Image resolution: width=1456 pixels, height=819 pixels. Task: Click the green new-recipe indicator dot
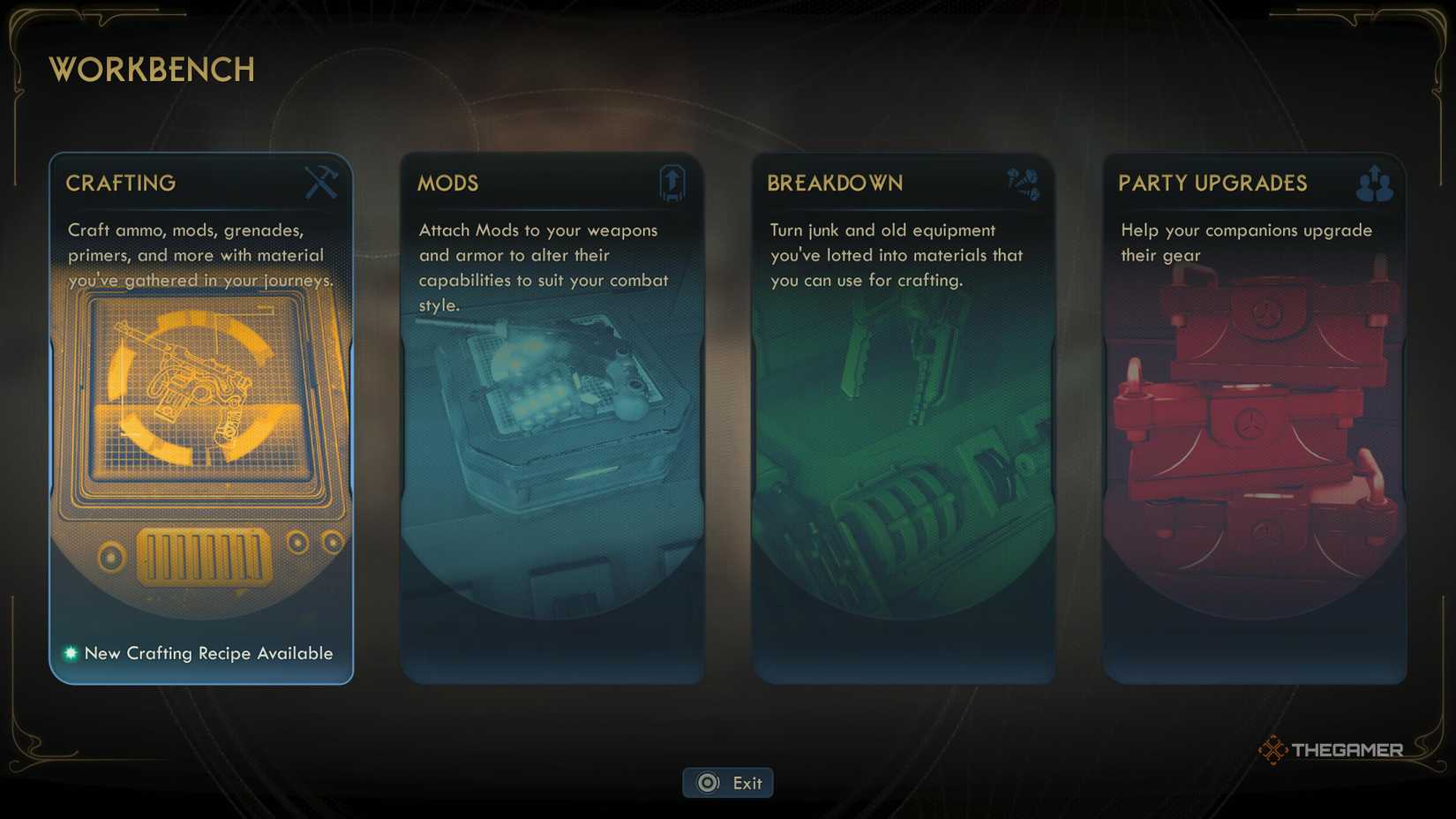[x=69, y=653]
